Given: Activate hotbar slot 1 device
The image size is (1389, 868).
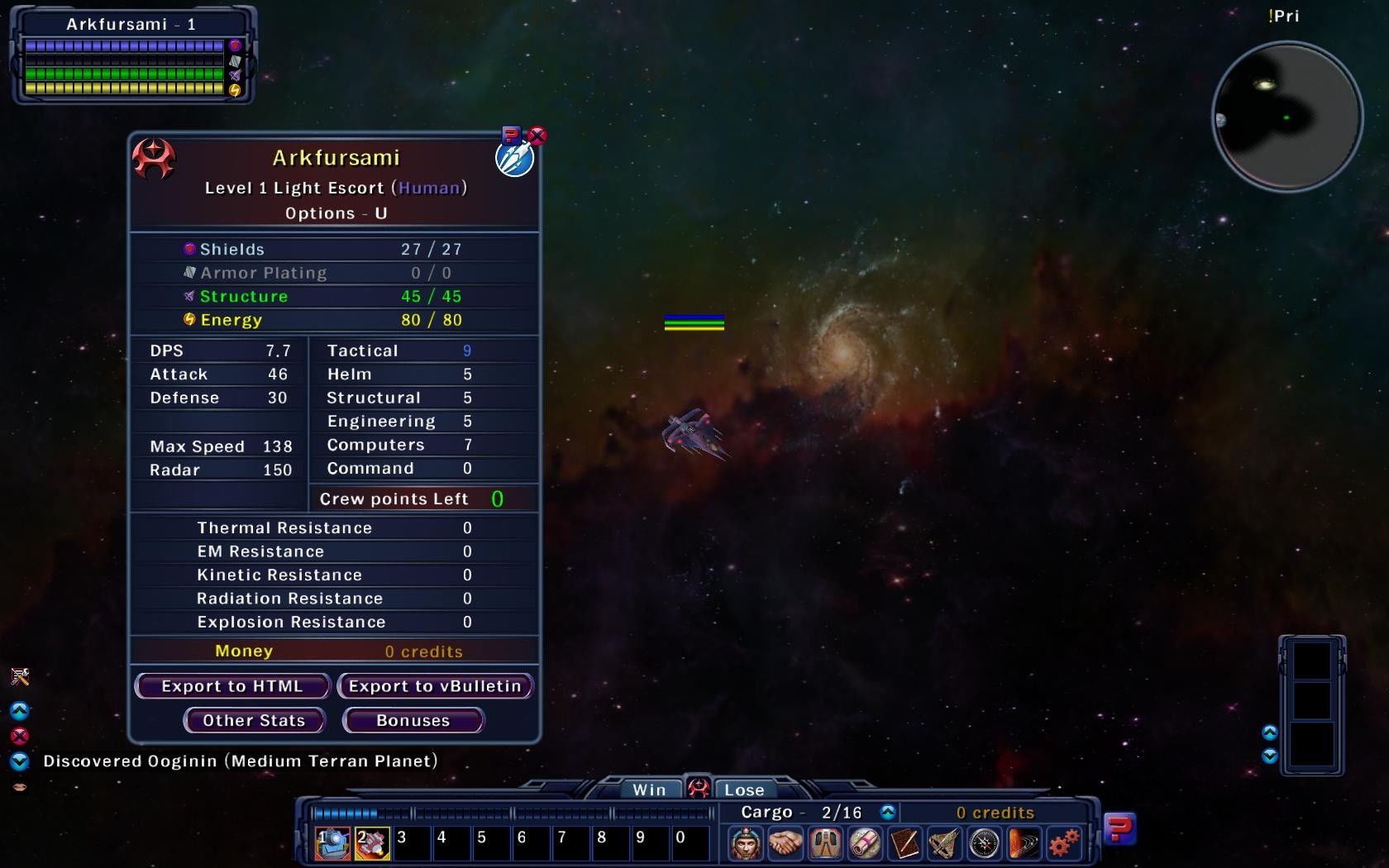Looking at the screenshot, I should click(x=332, y=843).
